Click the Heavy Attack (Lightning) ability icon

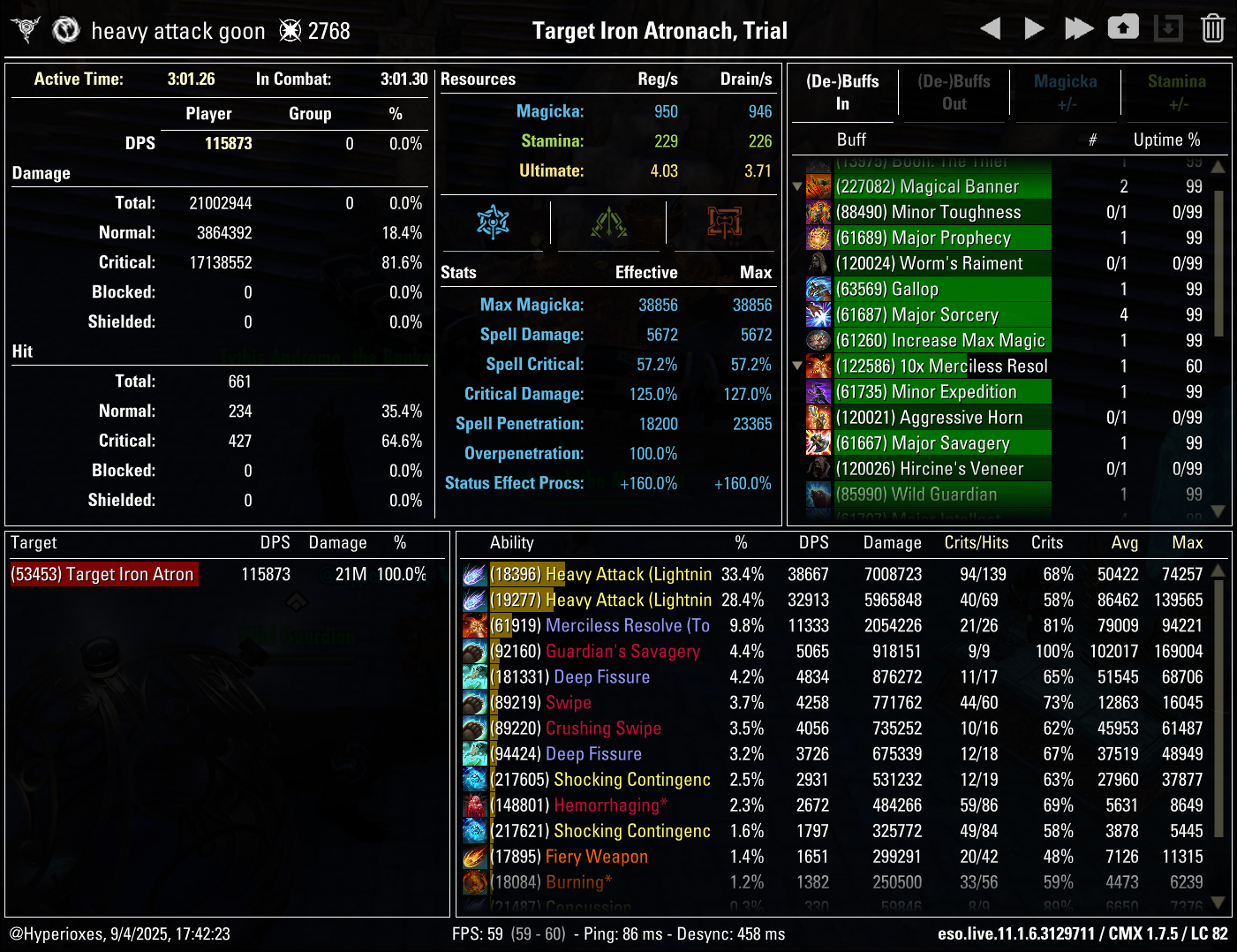point(474,574)
